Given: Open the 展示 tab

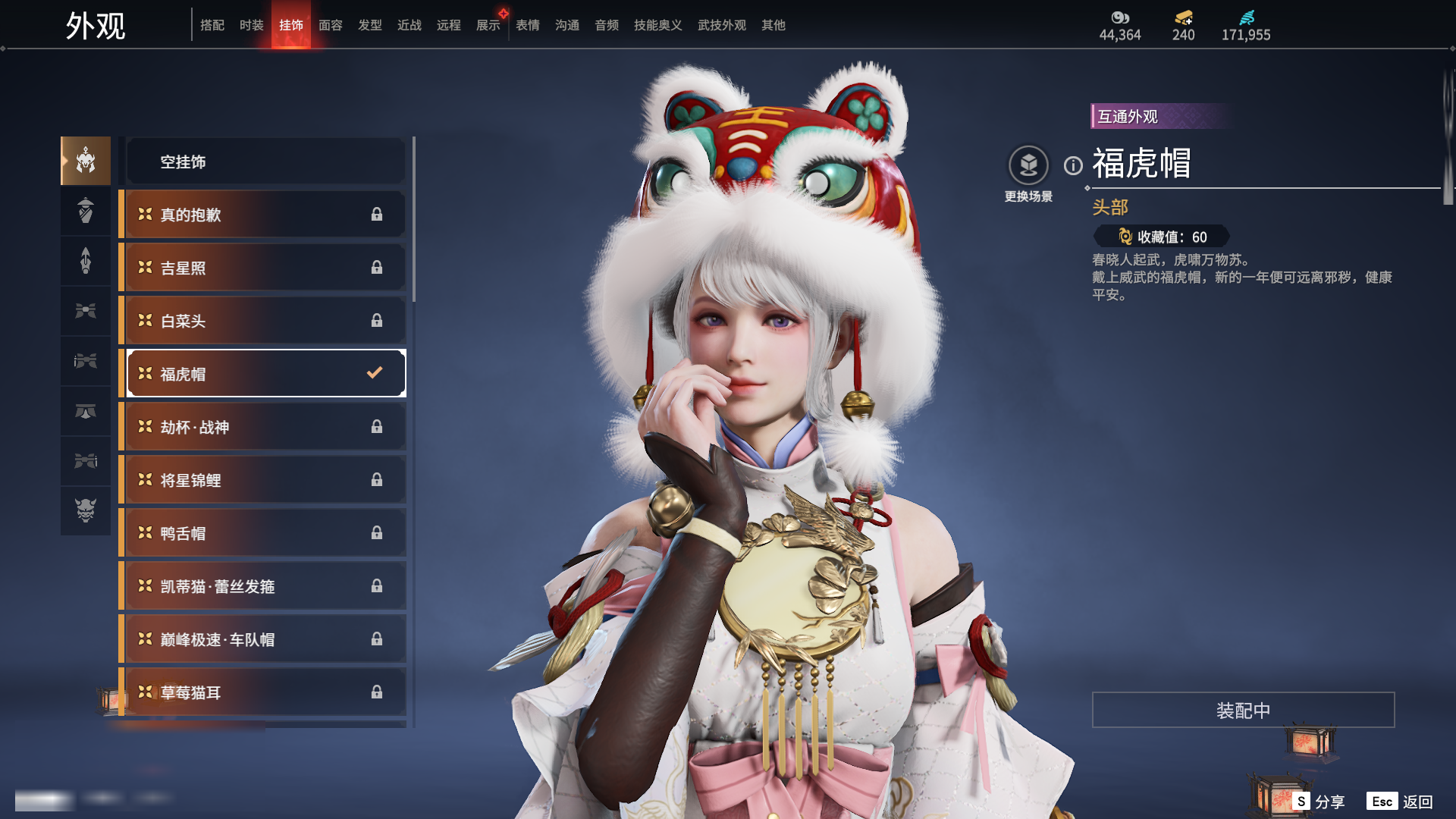Looking at the screenshot, I should point(488,25).
